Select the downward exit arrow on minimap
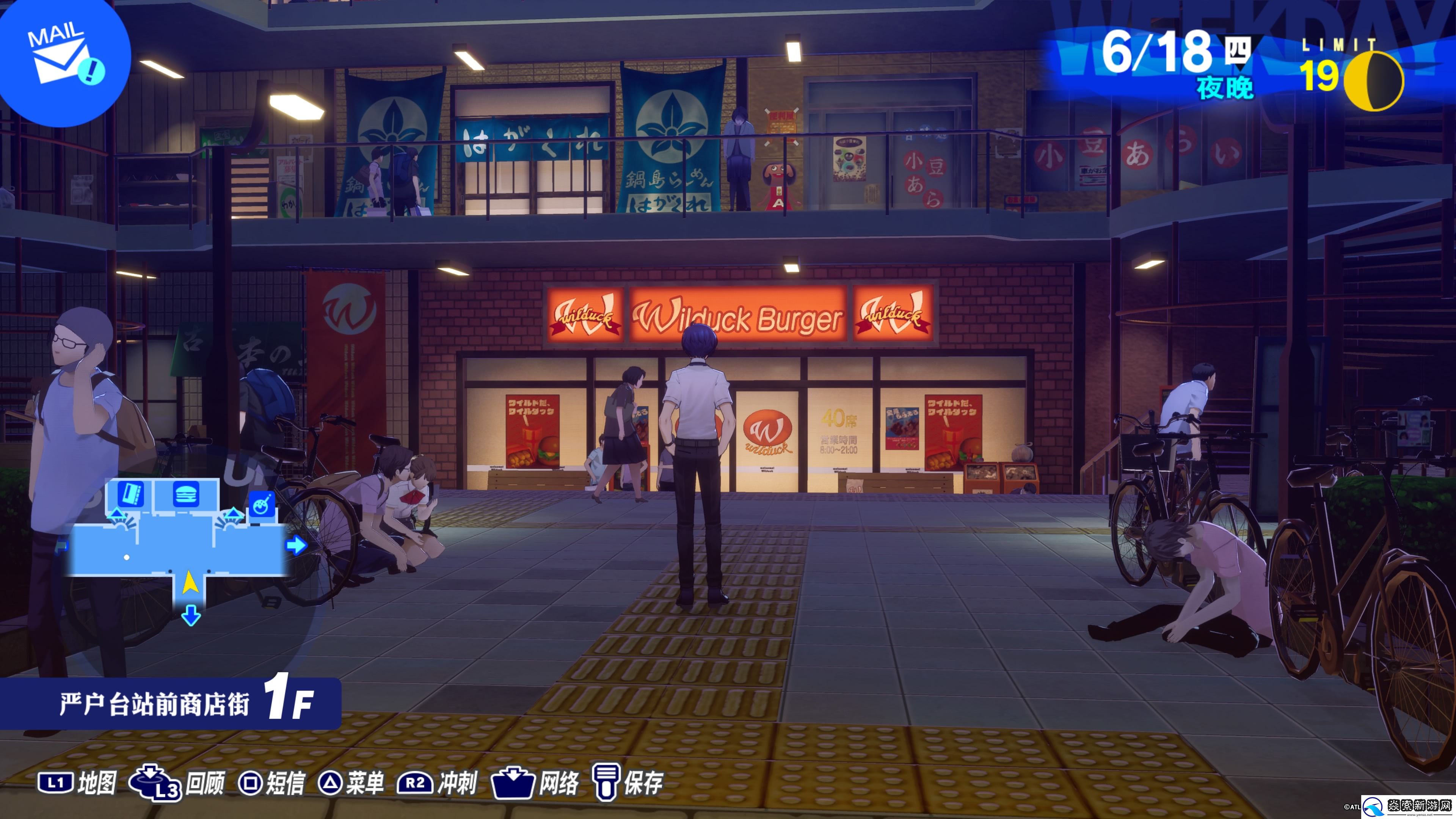Image resolution: width=1456 pixels, height=819 pixels. point(191,615)
